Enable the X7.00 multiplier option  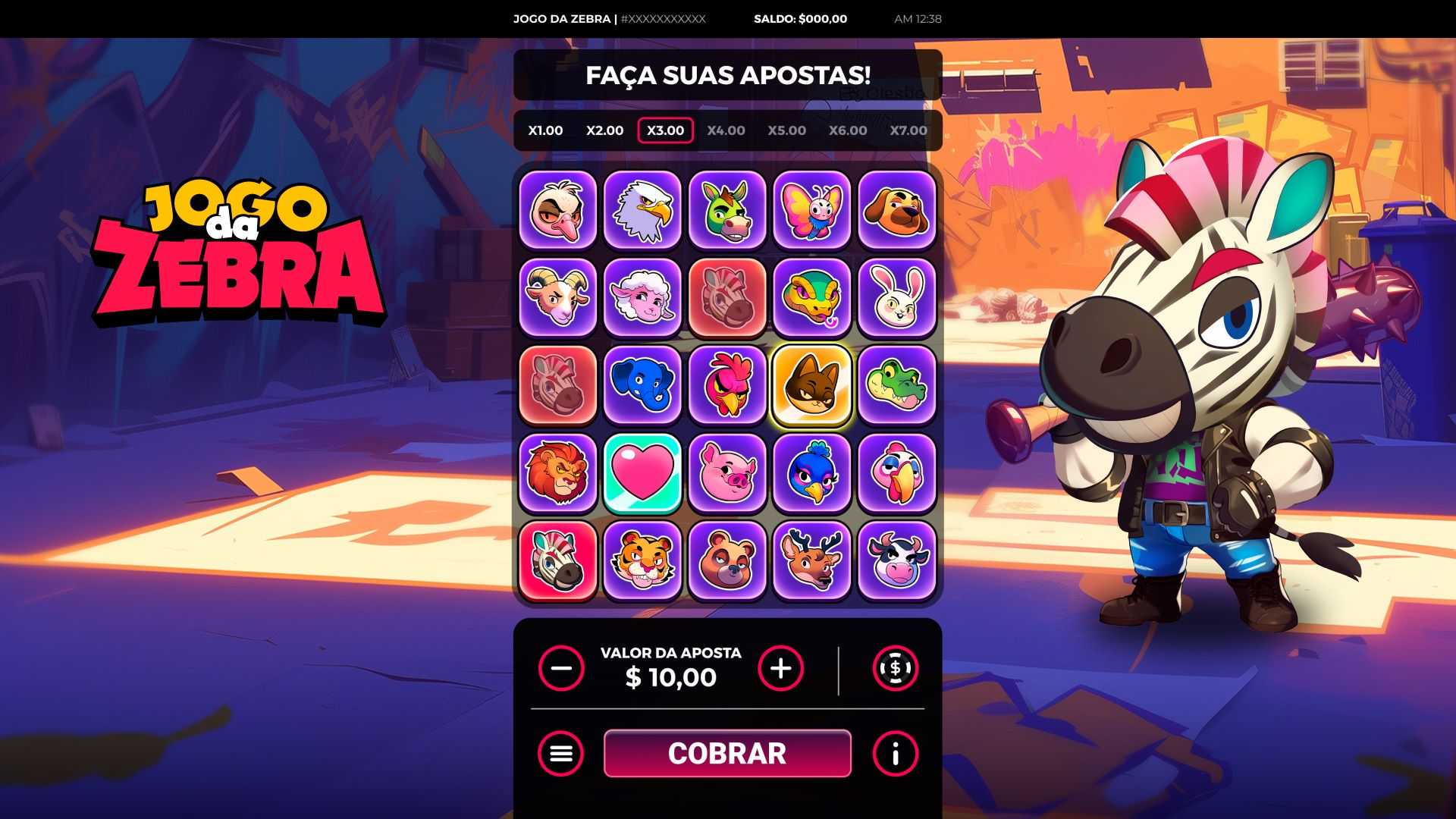[908, 130]
